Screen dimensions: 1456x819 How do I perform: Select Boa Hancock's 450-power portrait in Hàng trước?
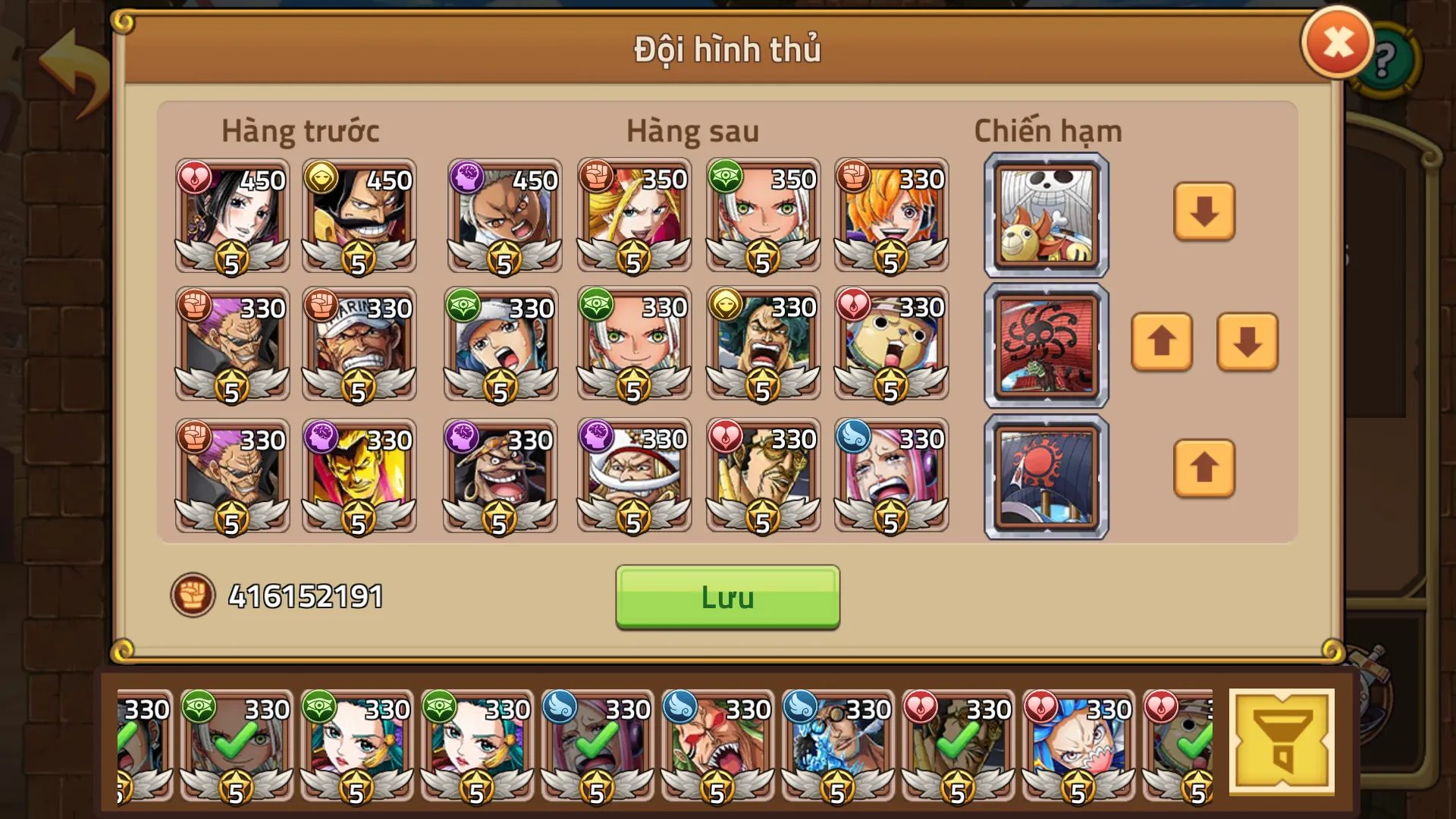[231, 216]
